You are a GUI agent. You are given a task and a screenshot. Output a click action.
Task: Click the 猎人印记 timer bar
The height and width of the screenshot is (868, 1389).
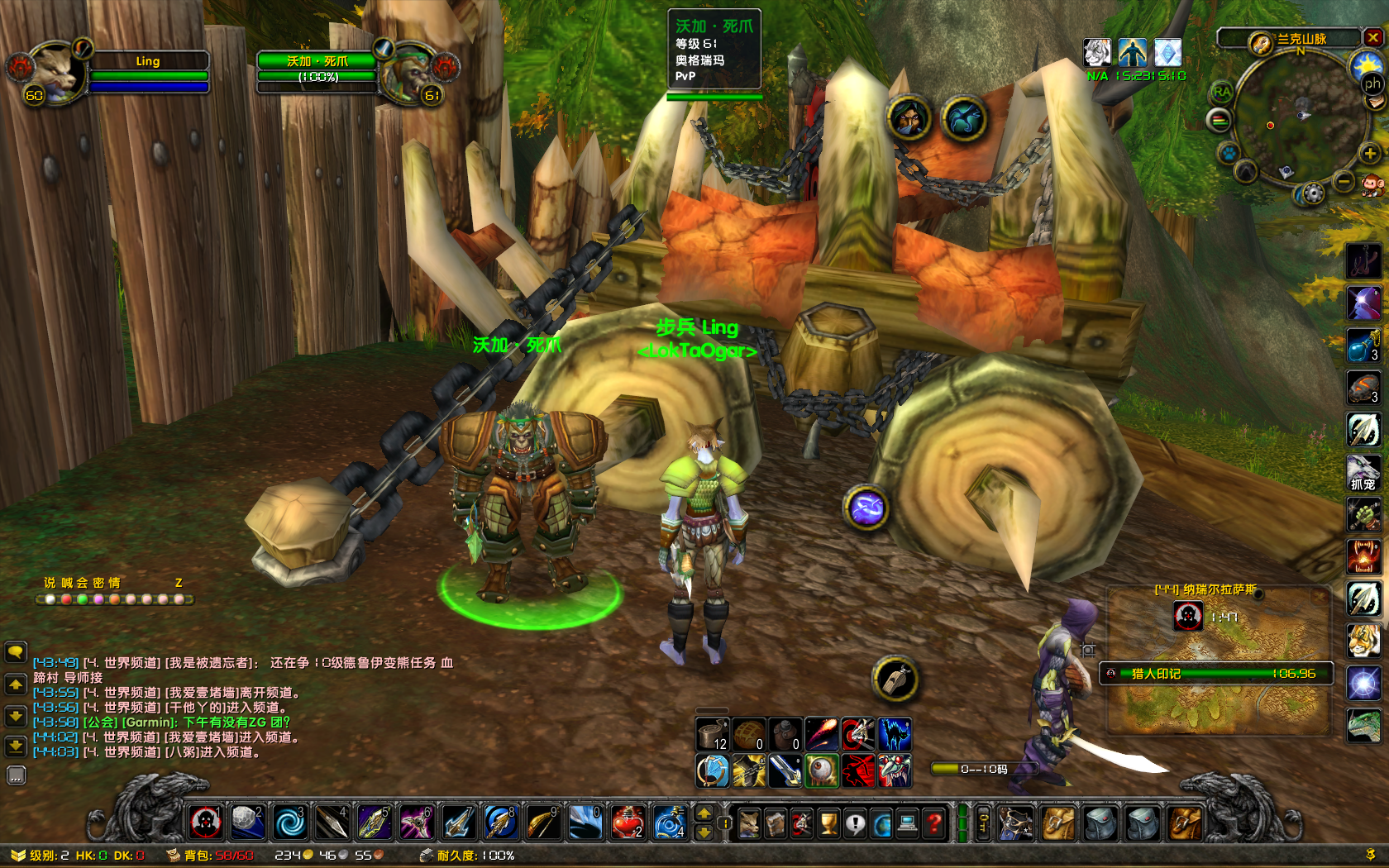(x=1215, y=674)
